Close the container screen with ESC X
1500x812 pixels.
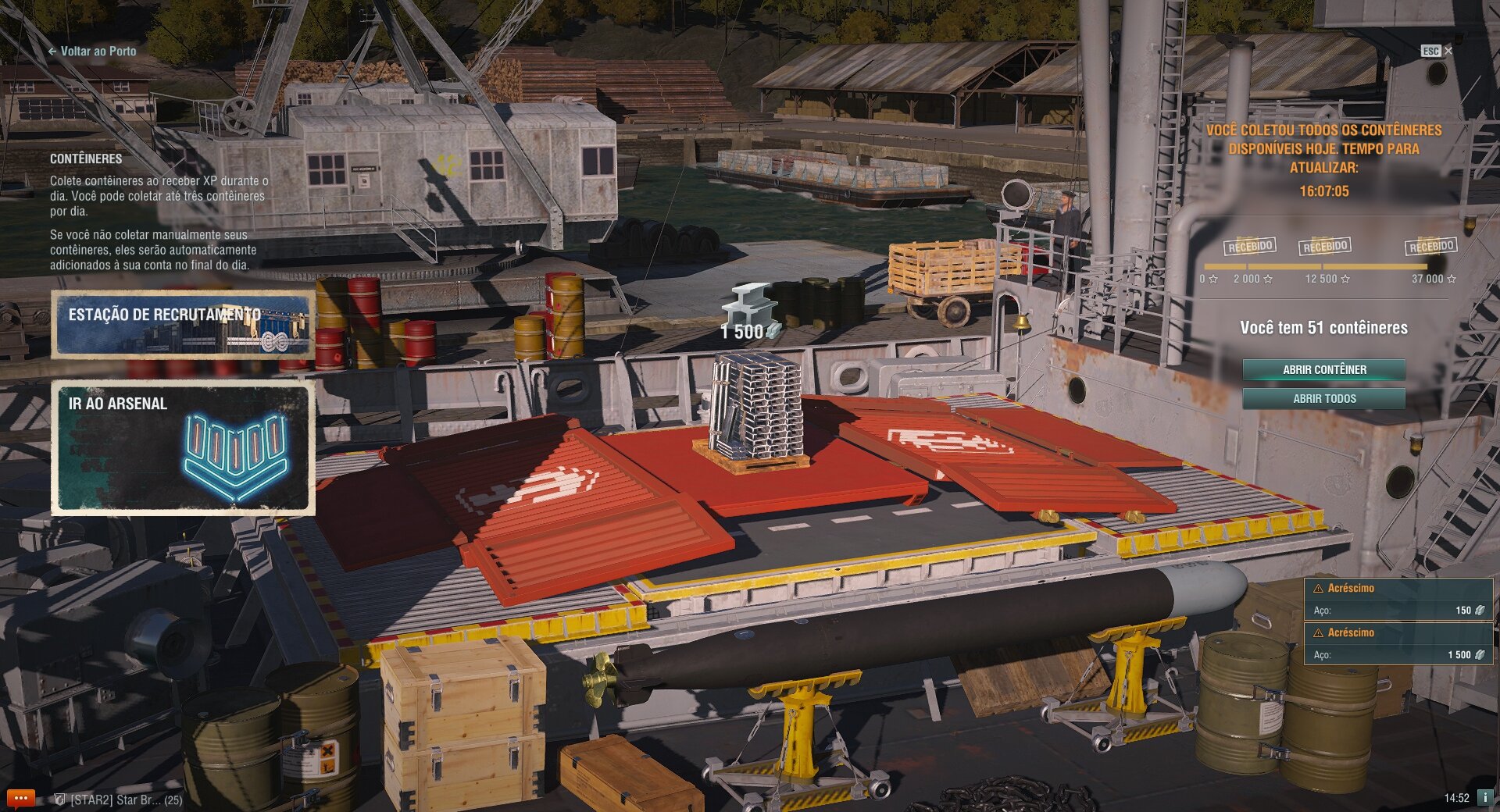pyautogui.click(x=1437, y=51)
